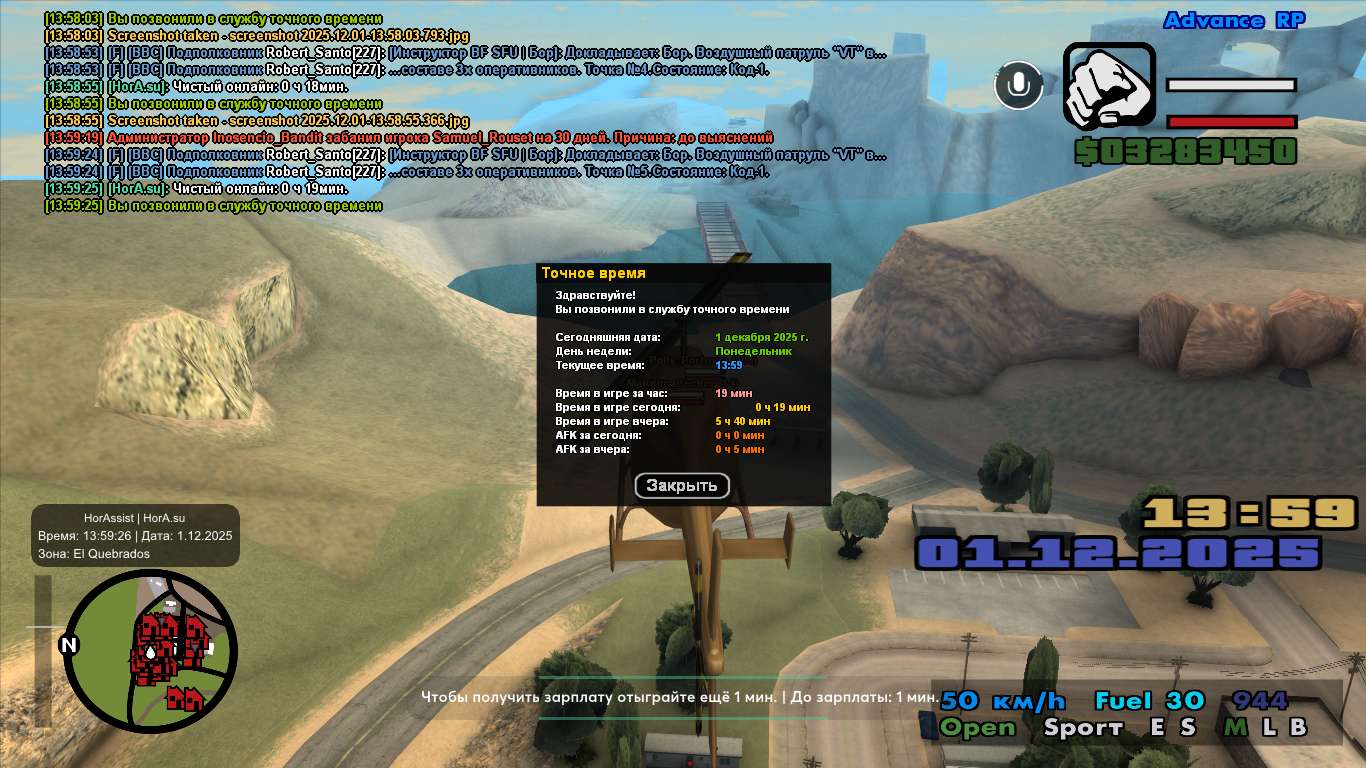
Task: Click the microphone voice chat icon
Action: 1018,85
